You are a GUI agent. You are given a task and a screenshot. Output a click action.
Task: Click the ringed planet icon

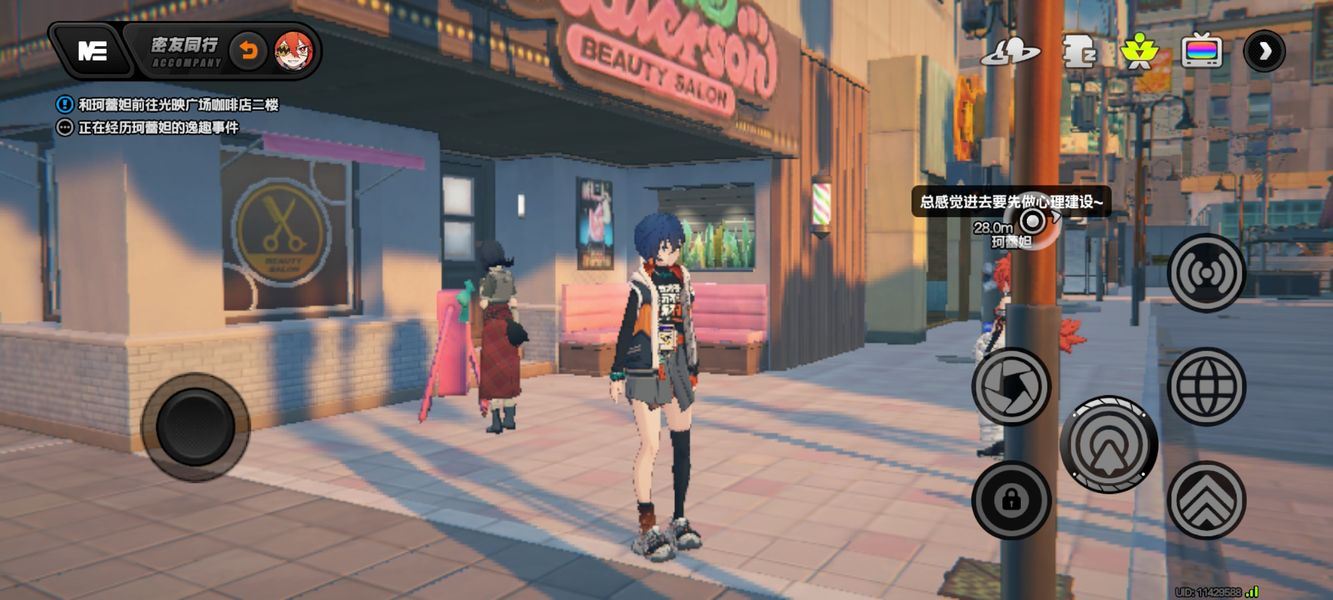click(x=1010, y=51)
